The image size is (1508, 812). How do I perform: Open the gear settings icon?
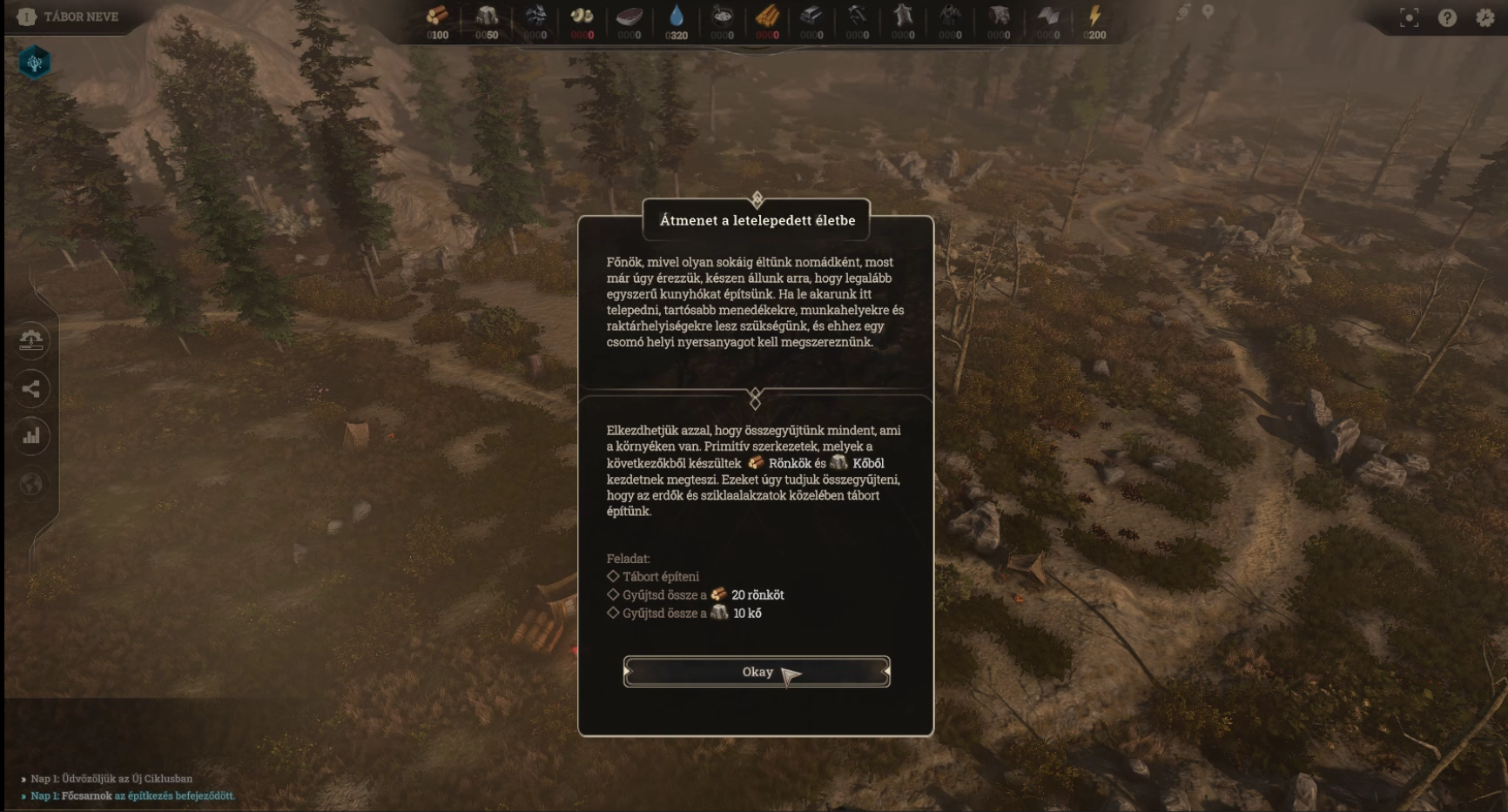click(x=1485, y=17)
